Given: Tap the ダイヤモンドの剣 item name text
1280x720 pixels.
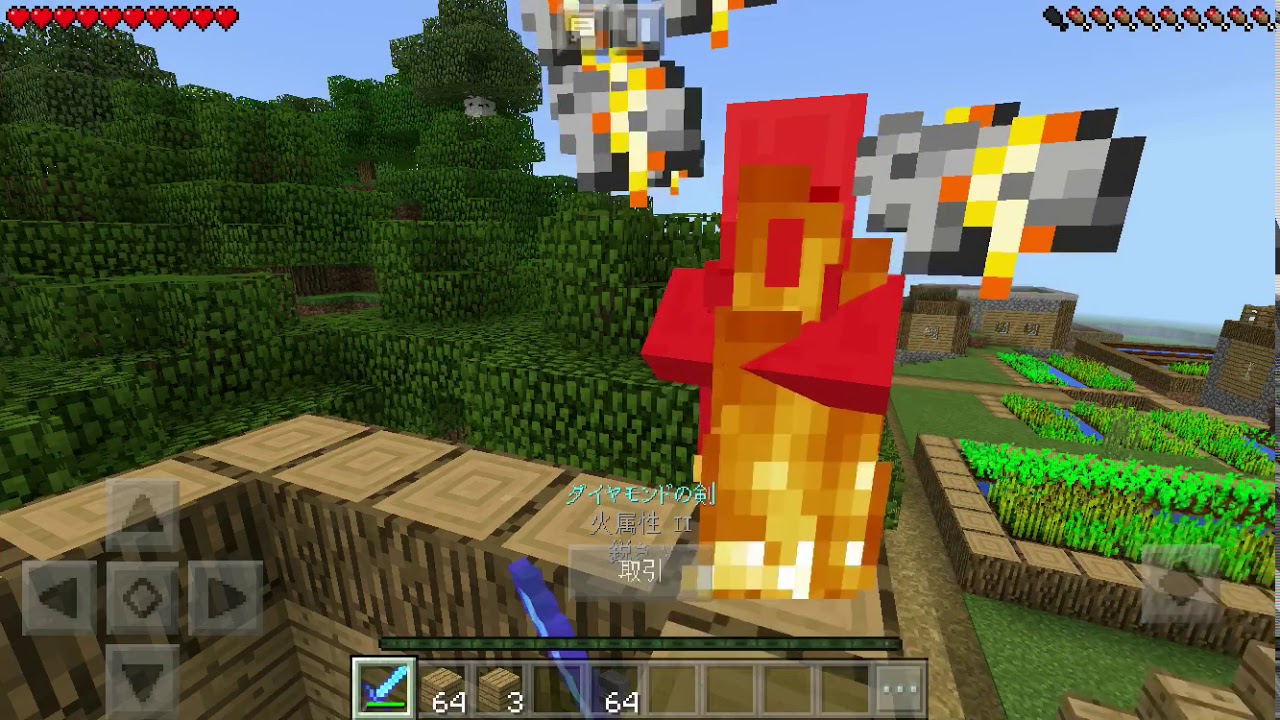Looking at the screenshot, I should (x=640, y=494).
